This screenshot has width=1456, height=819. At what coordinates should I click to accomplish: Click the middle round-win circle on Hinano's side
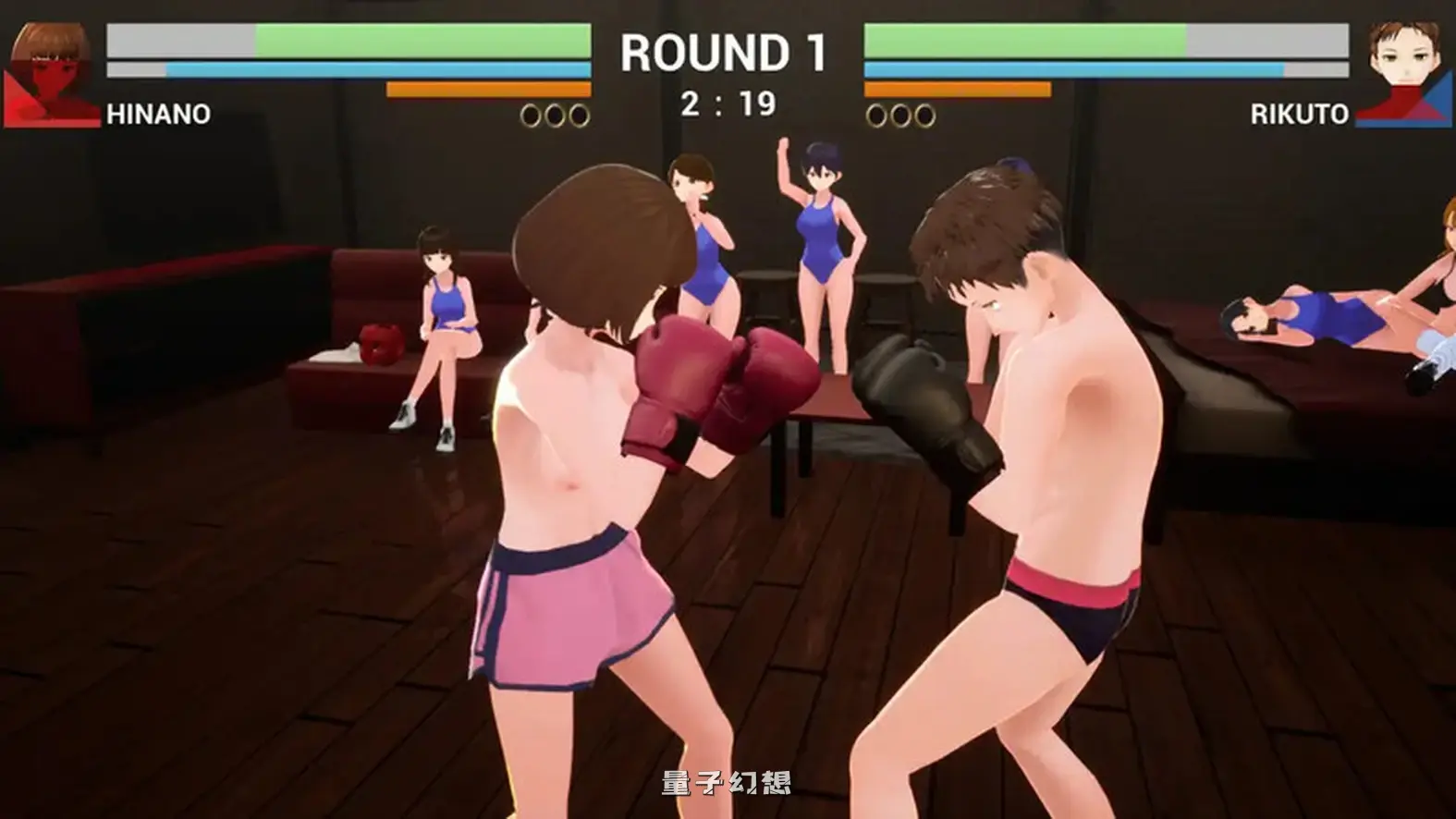pyautogui.click(x=556, y=115)
